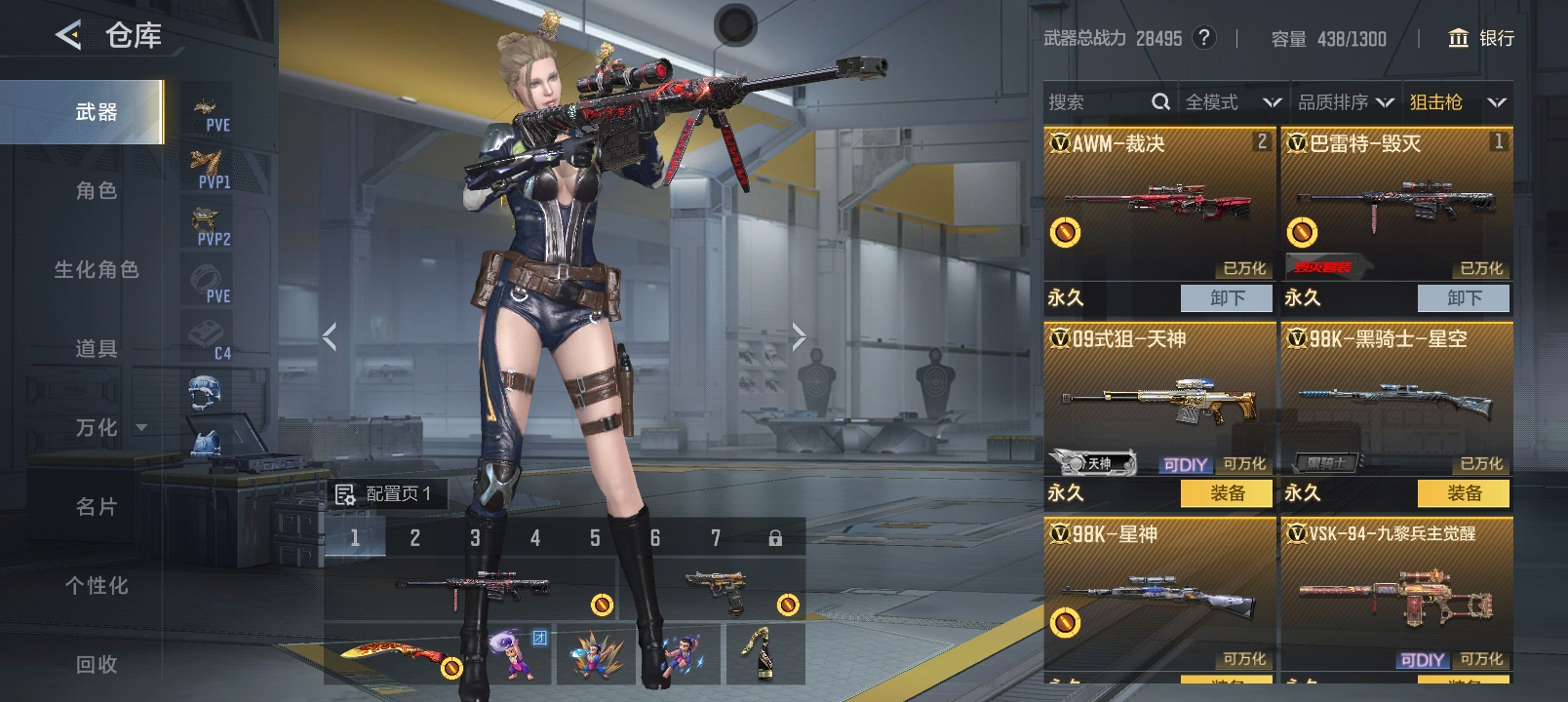The image size is (1568, 702).
Task: Select the 道具 items tab
Action: 97,349
